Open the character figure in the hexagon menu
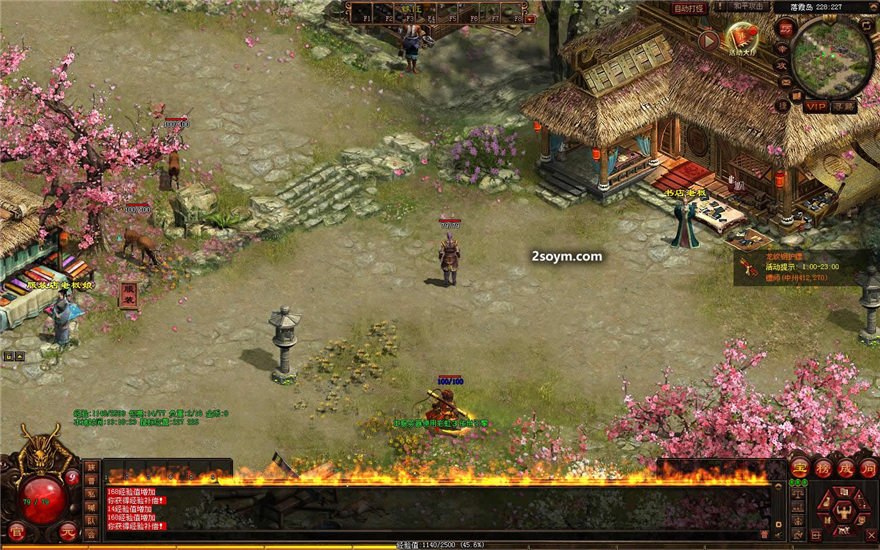 [844, 511]
